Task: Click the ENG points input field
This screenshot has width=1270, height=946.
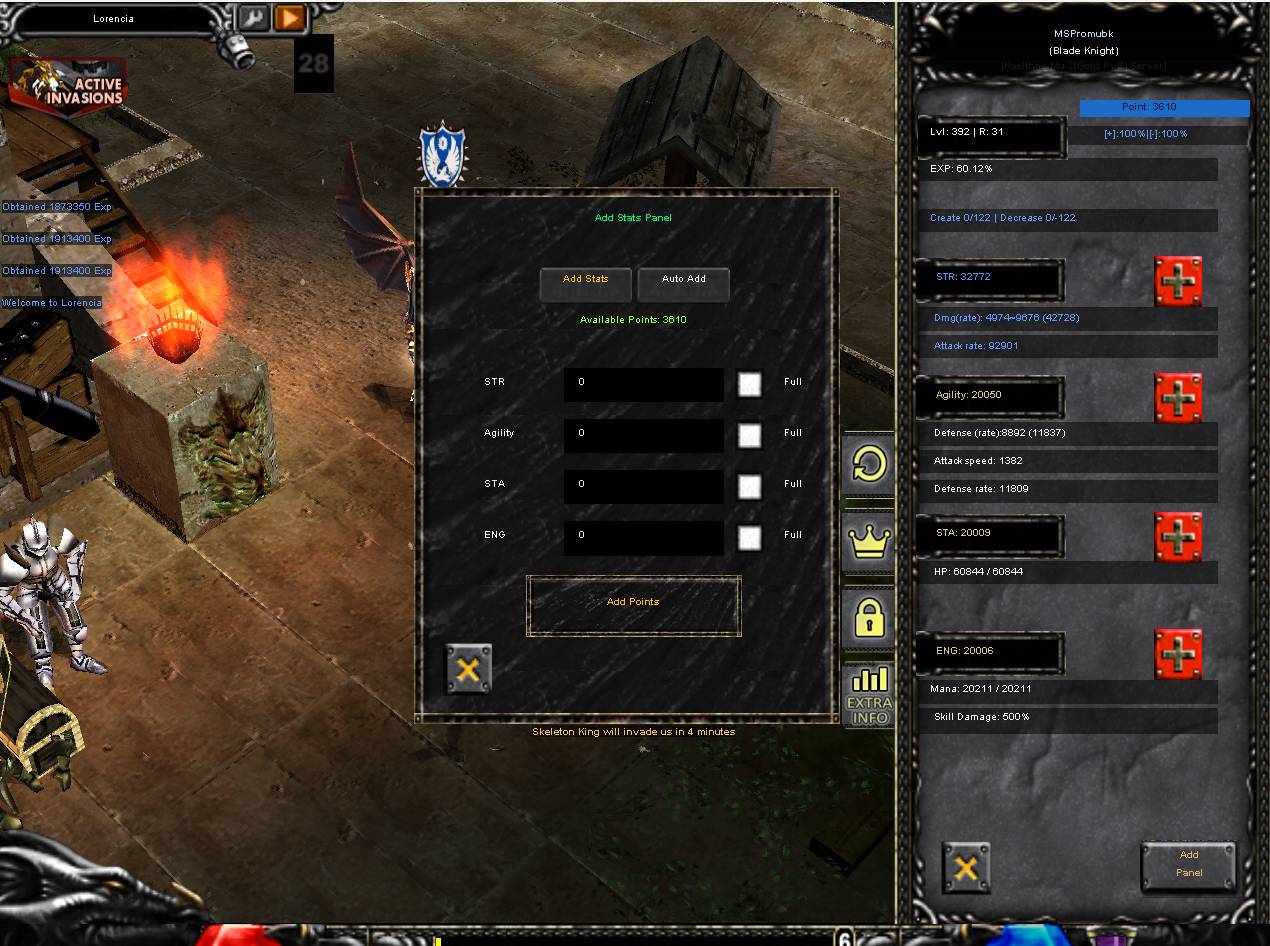Action: point(643,536)
